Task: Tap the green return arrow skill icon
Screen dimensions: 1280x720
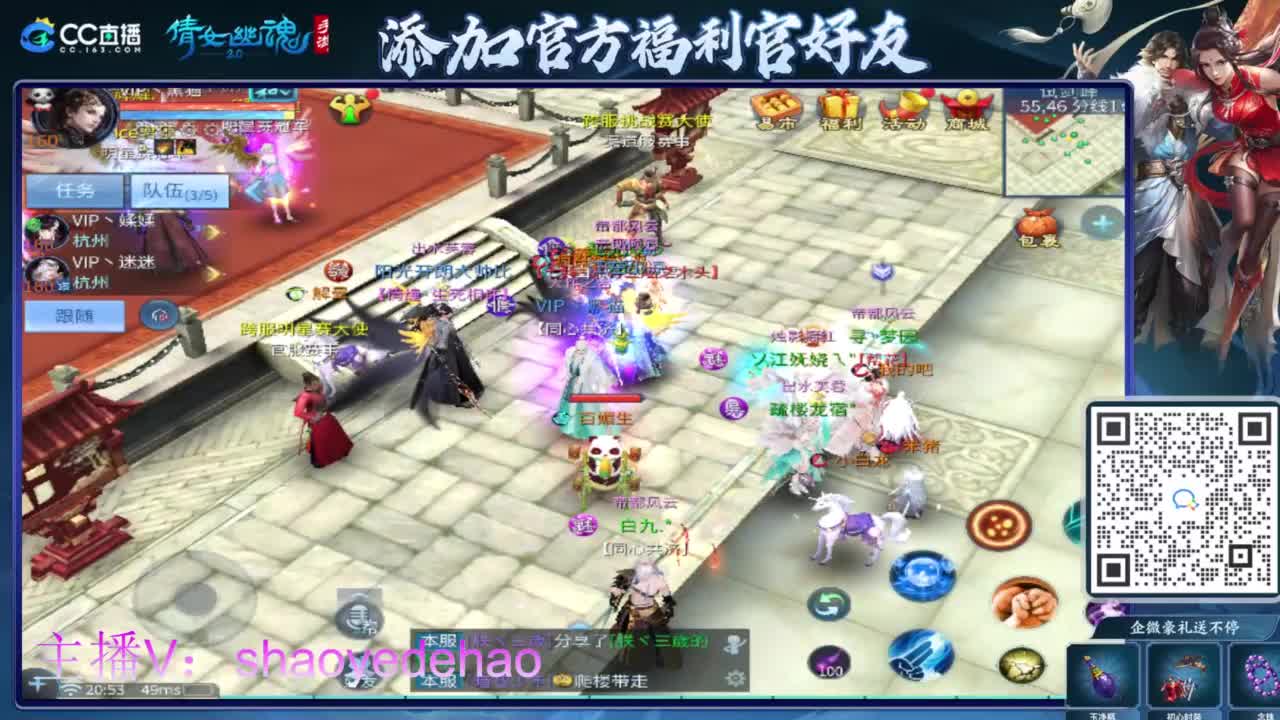Action: click(x=827, y=604)
